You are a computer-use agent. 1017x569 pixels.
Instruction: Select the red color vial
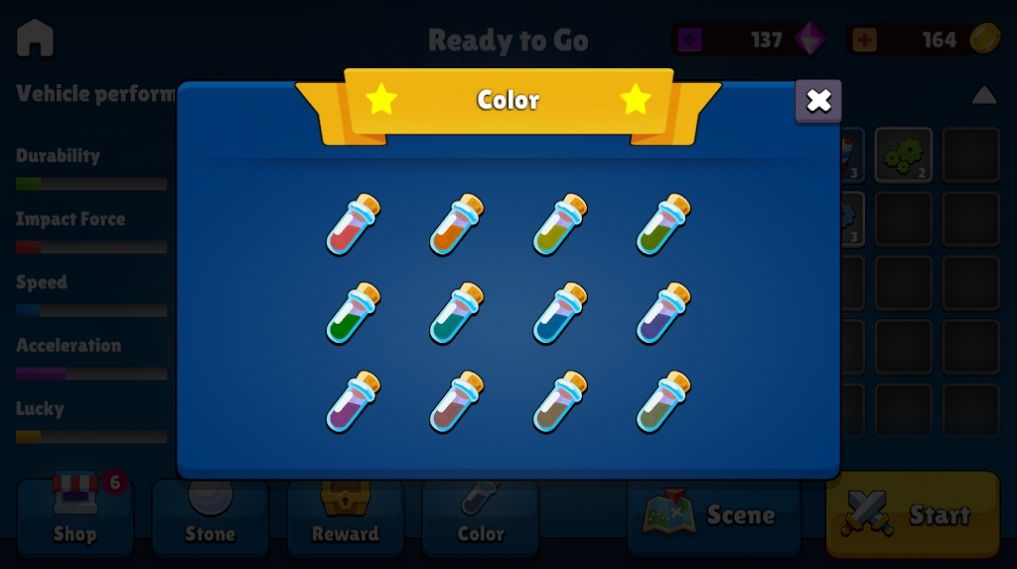coord(353,225)
